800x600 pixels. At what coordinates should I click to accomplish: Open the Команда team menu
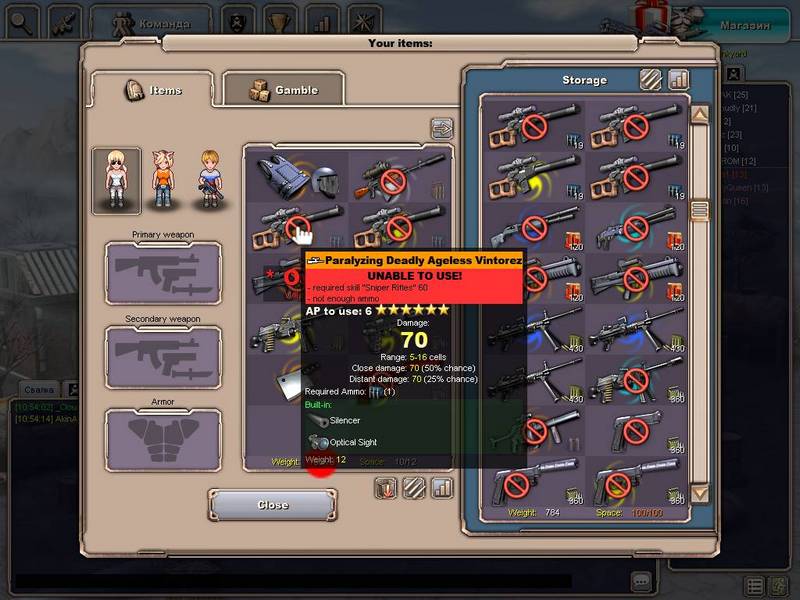point(151,22)
